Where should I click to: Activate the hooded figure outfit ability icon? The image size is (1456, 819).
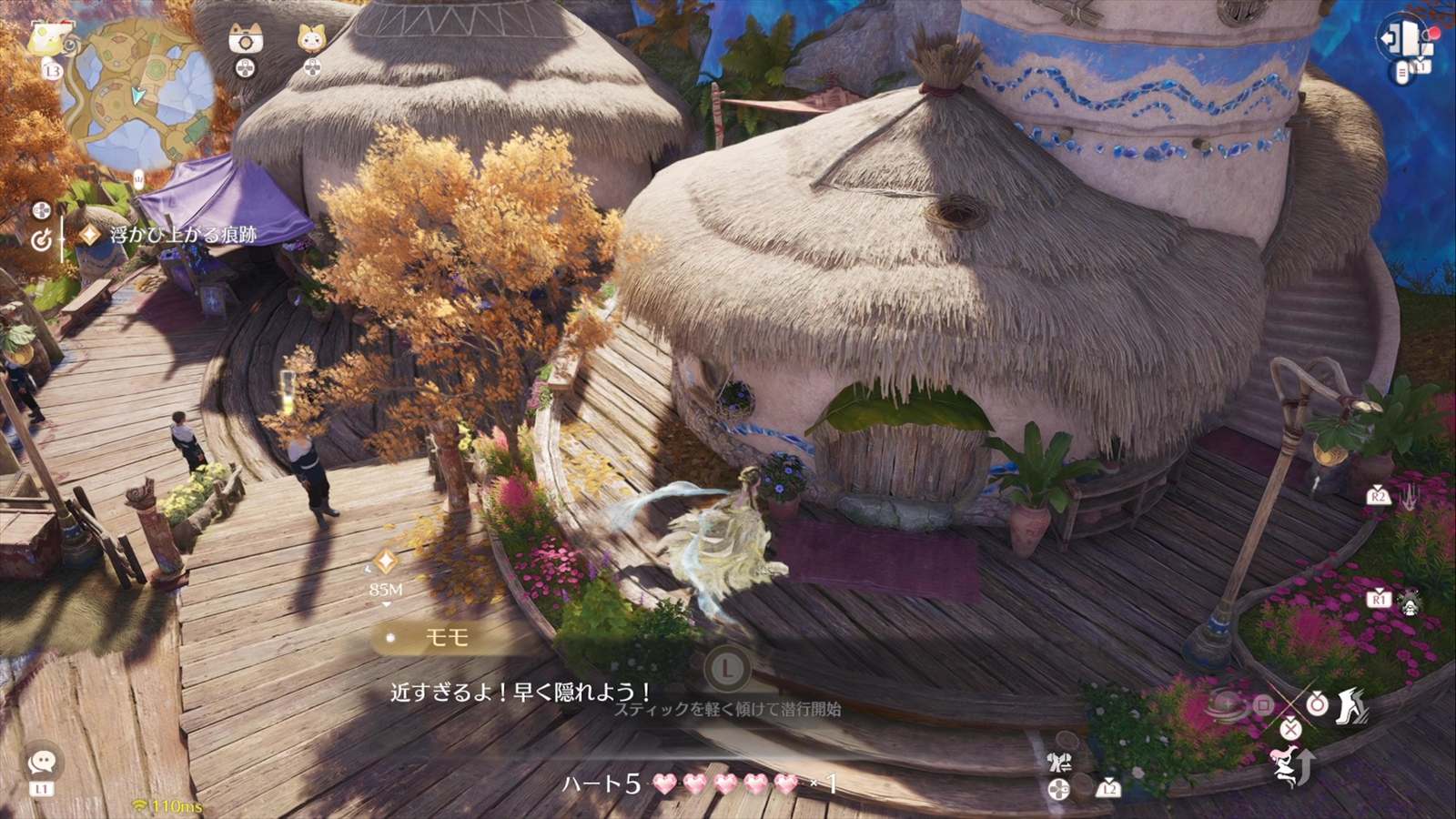(x=1410, y=601)
